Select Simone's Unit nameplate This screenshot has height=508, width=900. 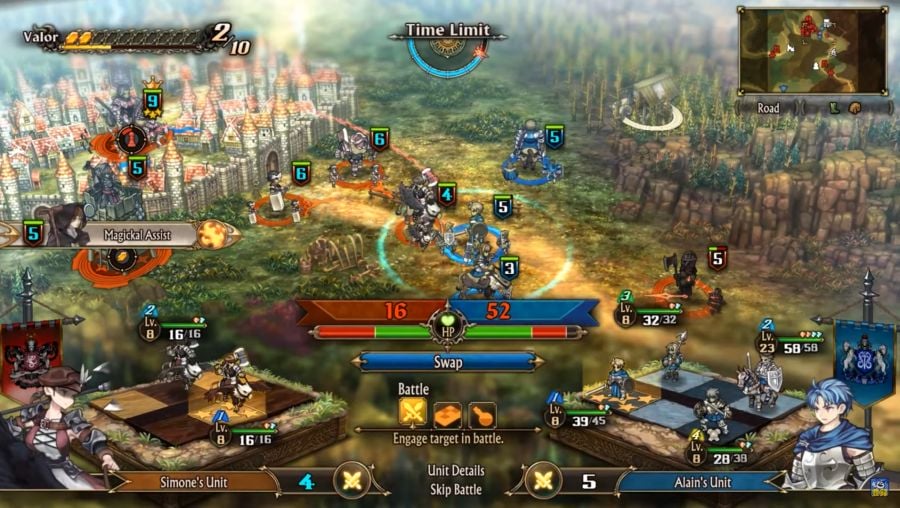coord(193,482)
